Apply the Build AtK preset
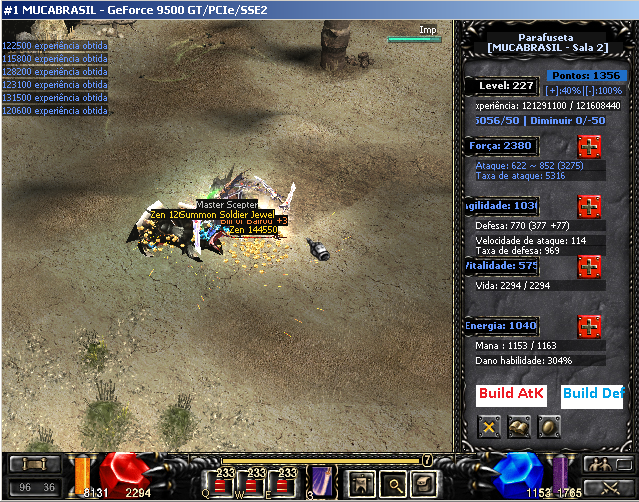Viewport: 639px width, 502px height. click(511, 393)
